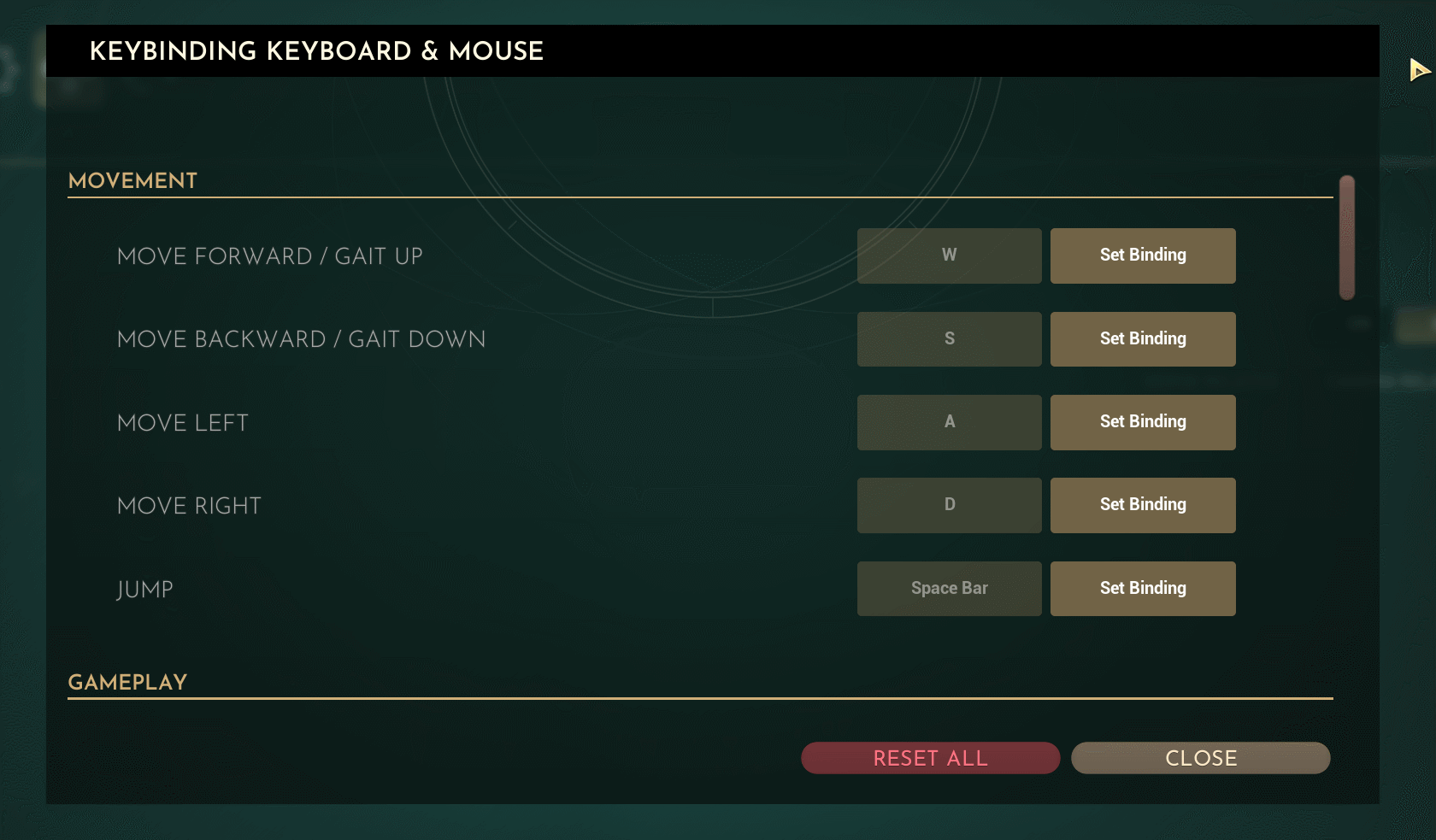Change the Move Left key binding
The height and width of the screenshot is (840, 1436).
(x=1142, y=422)
